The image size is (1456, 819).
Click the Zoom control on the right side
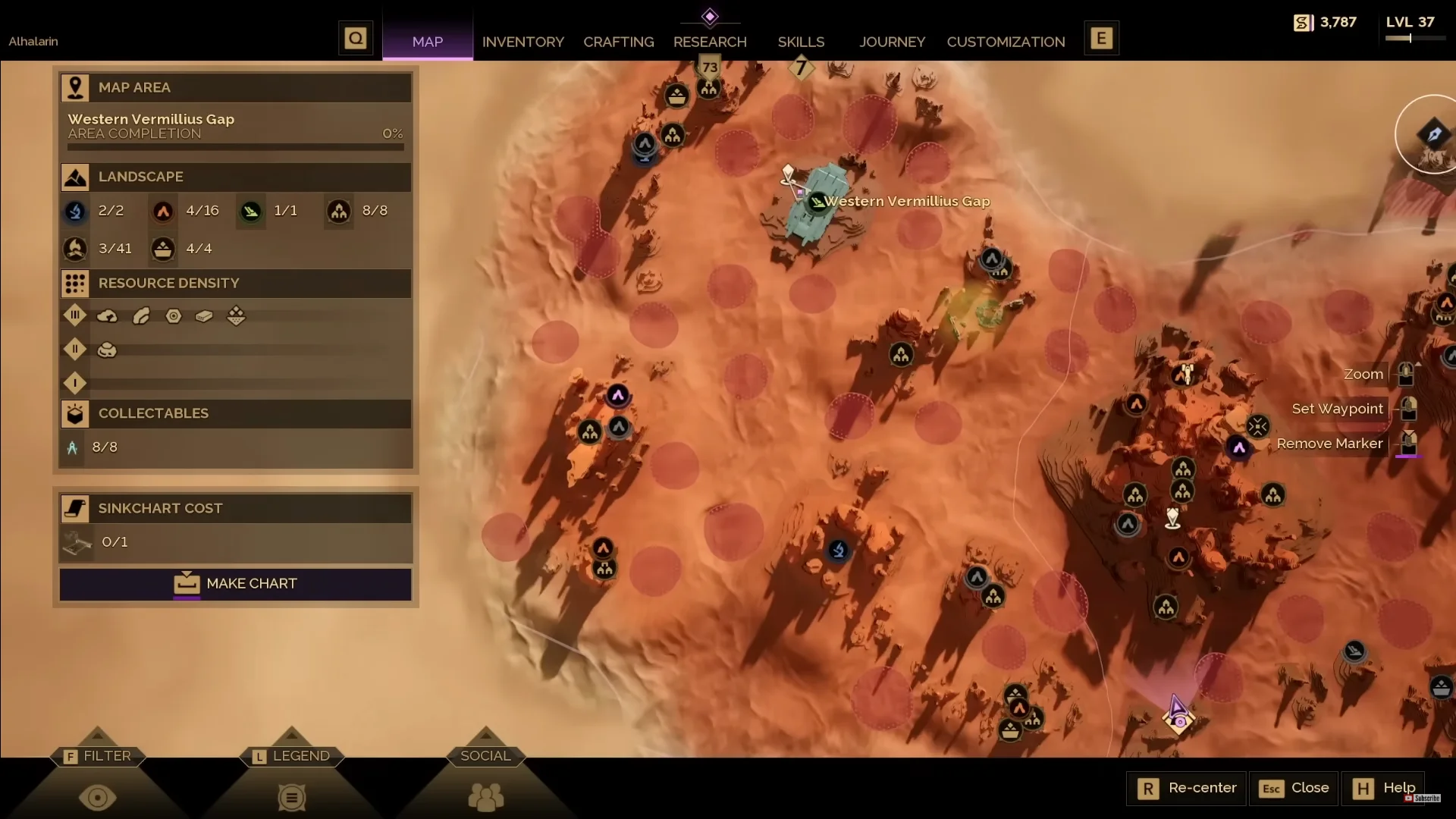1363,374
